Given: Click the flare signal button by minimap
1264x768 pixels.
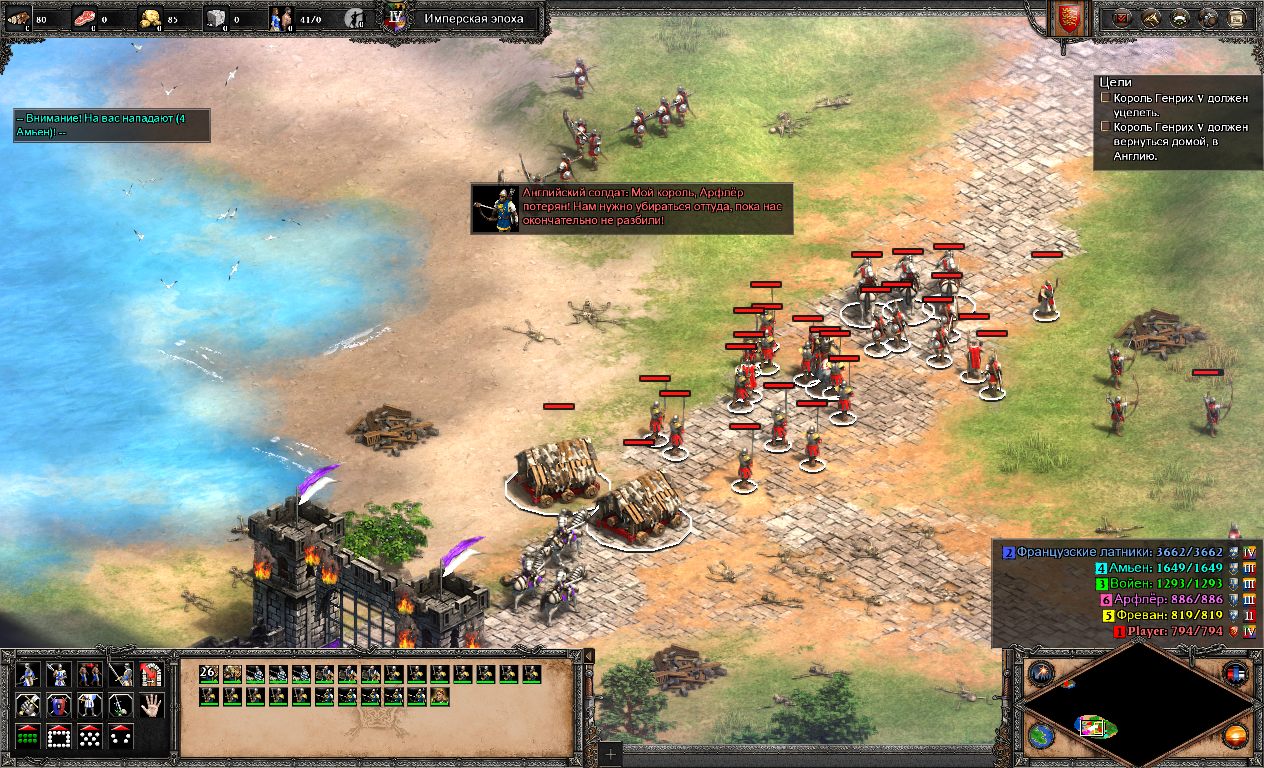Looking at the screenshot, I should click(x=1041, y=672).
